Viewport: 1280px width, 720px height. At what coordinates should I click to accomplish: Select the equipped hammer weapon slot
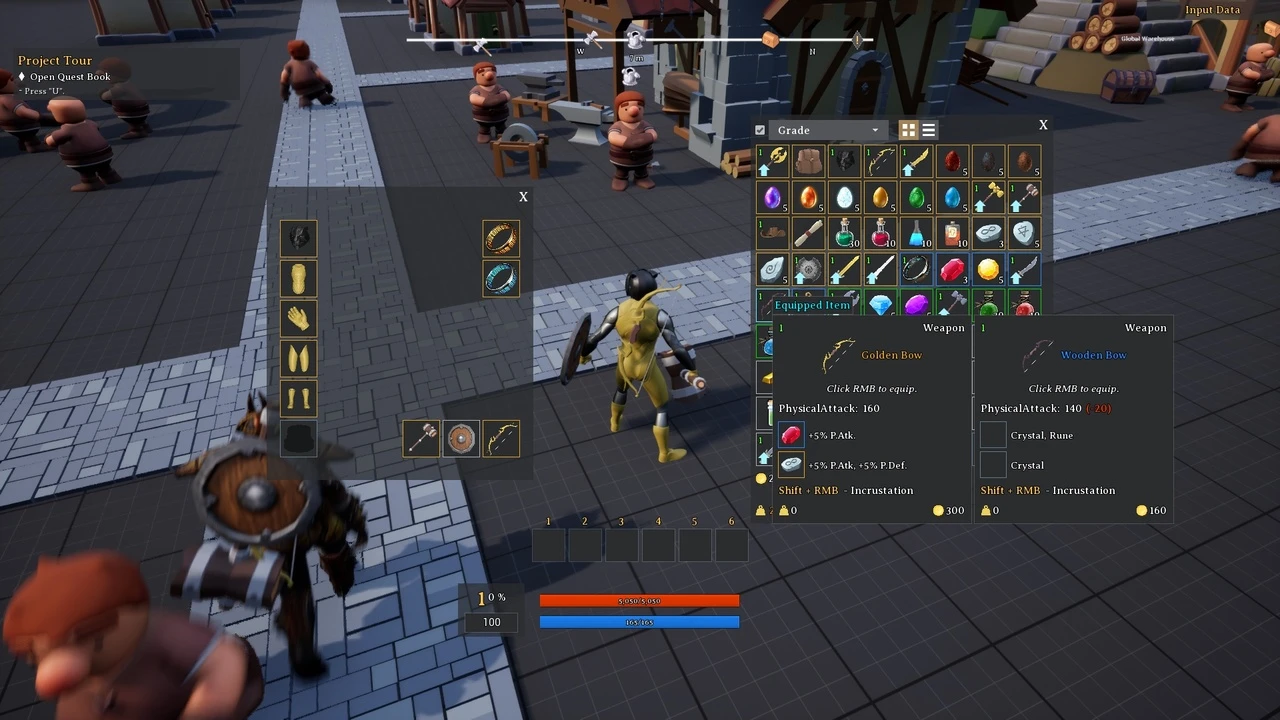pos(421,438)
